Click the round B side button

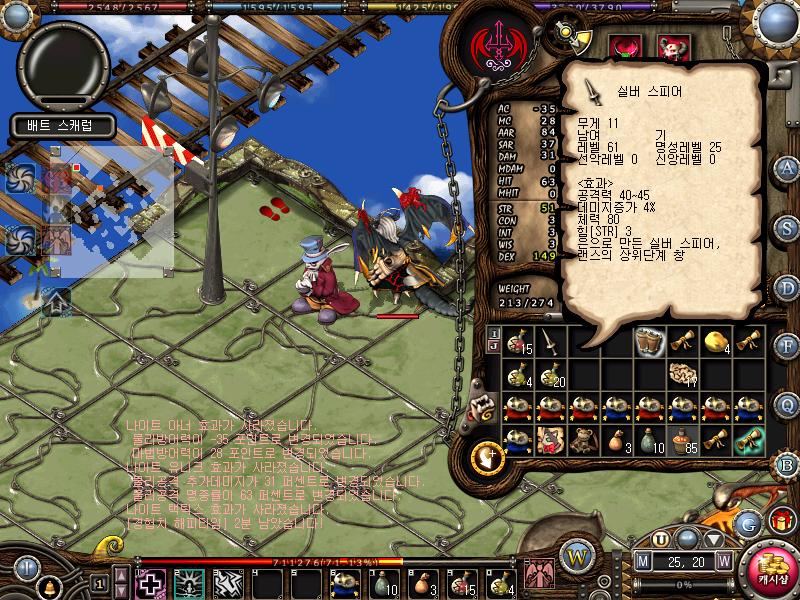pos(787,464)
